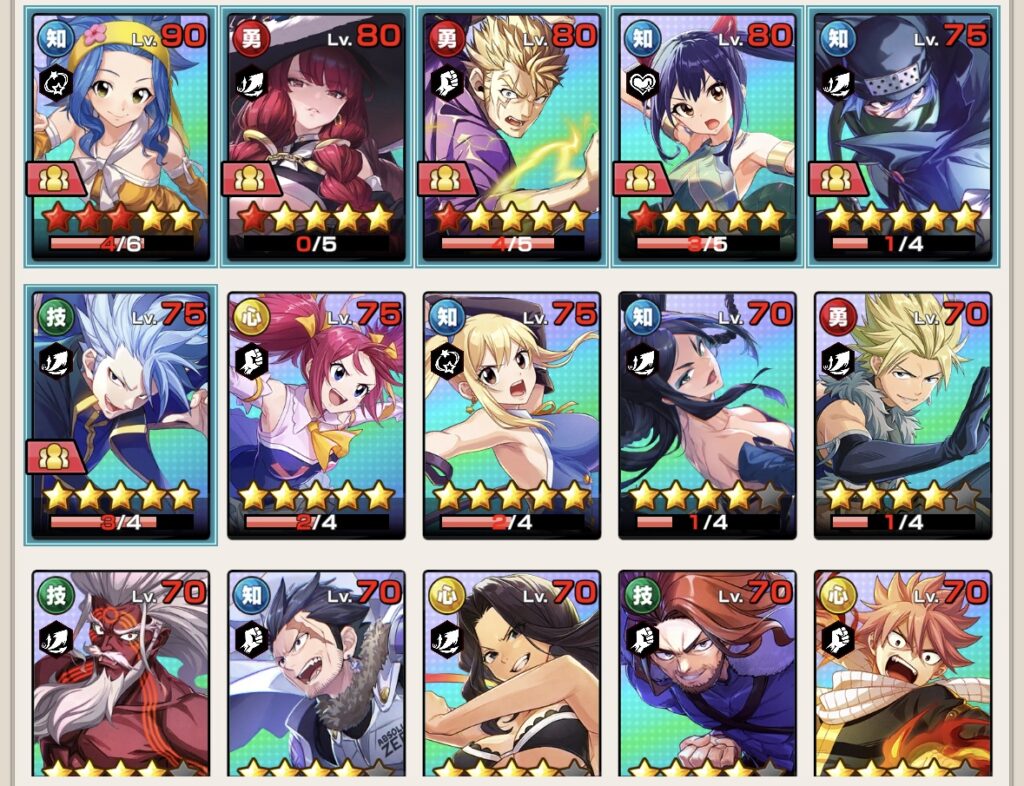Choose the icy silver spiky-haired man card

(x=121, y=415)
